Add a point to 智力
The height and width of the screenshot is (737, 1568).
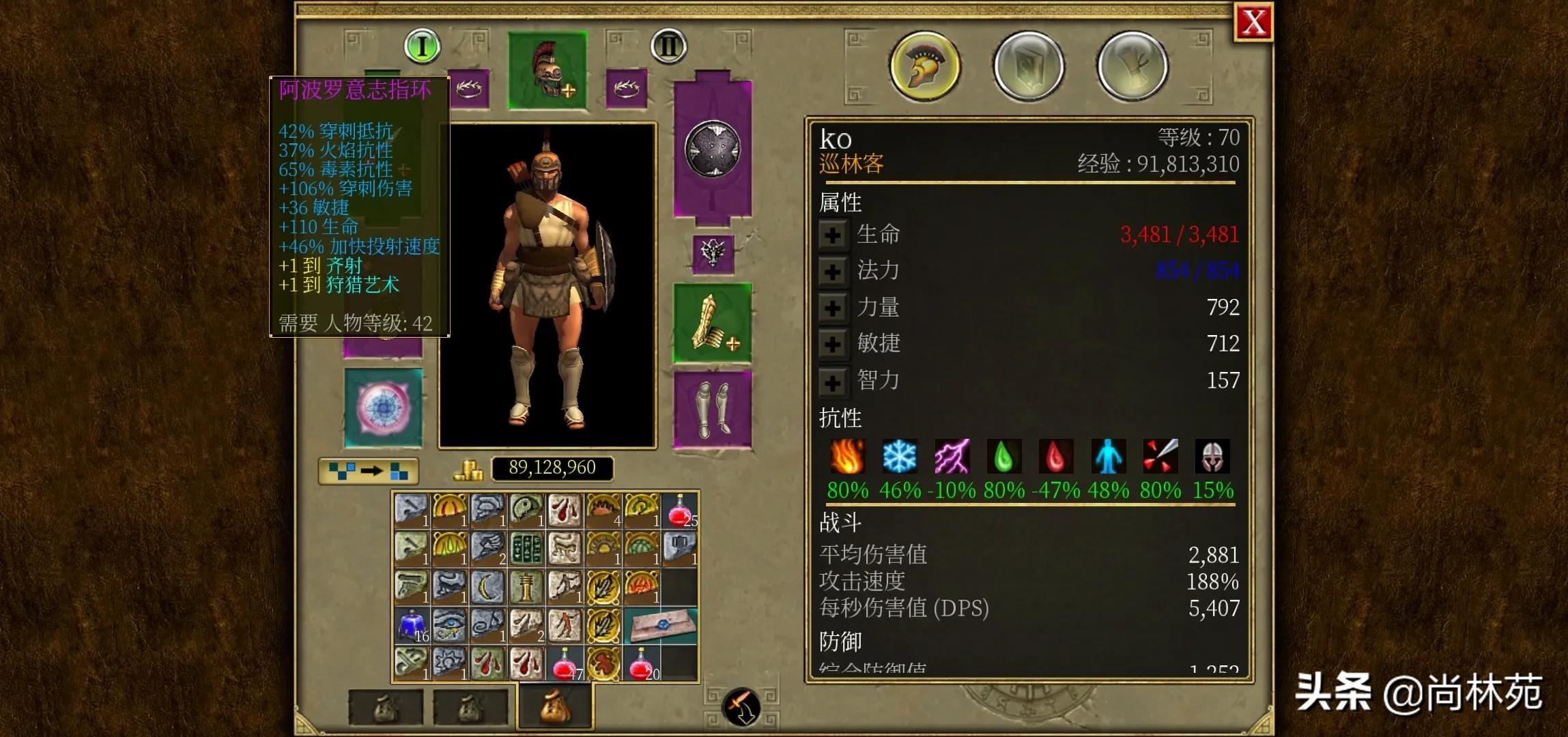832,381
